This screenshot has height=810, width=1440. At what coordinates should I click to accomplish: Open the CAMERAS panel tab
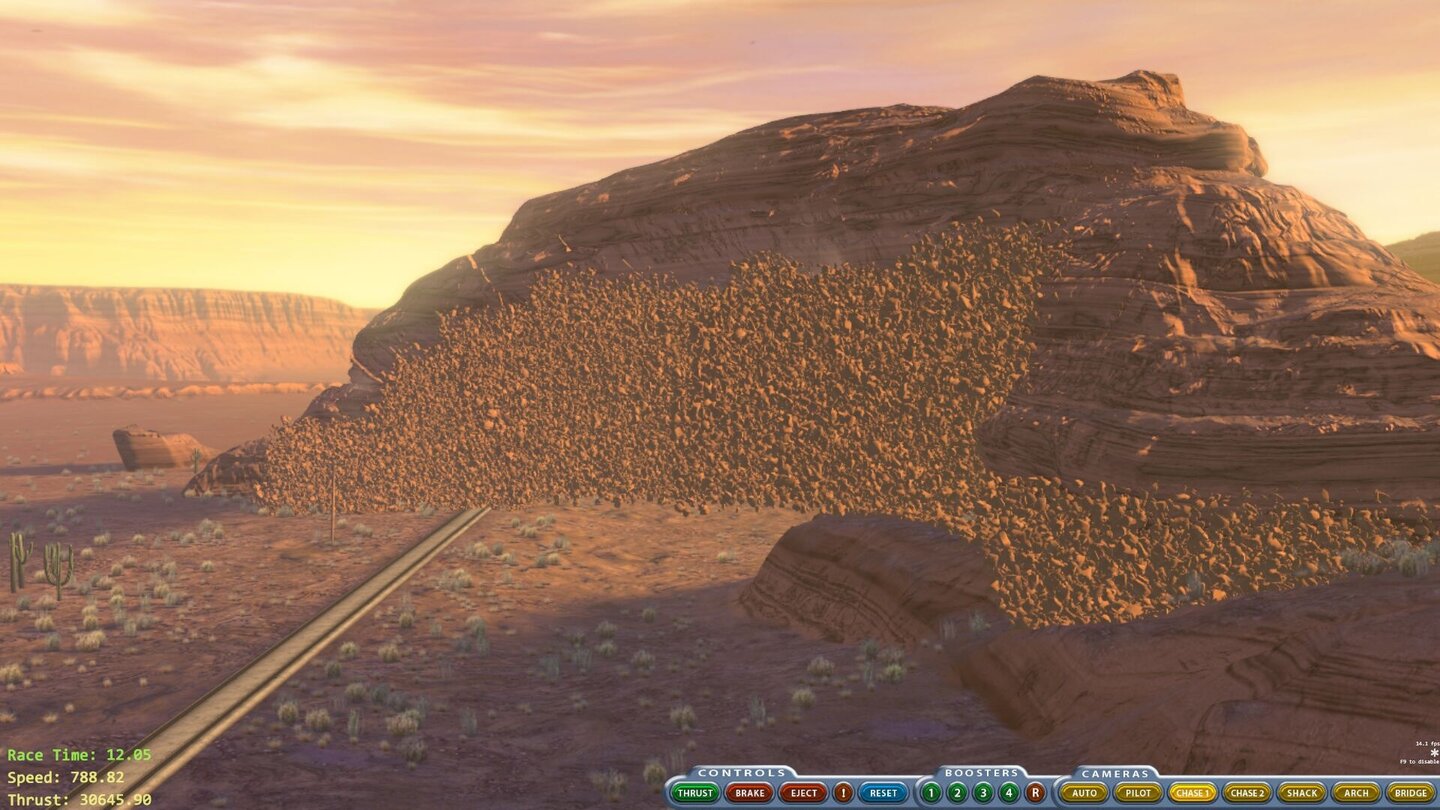pos(1118,772)
